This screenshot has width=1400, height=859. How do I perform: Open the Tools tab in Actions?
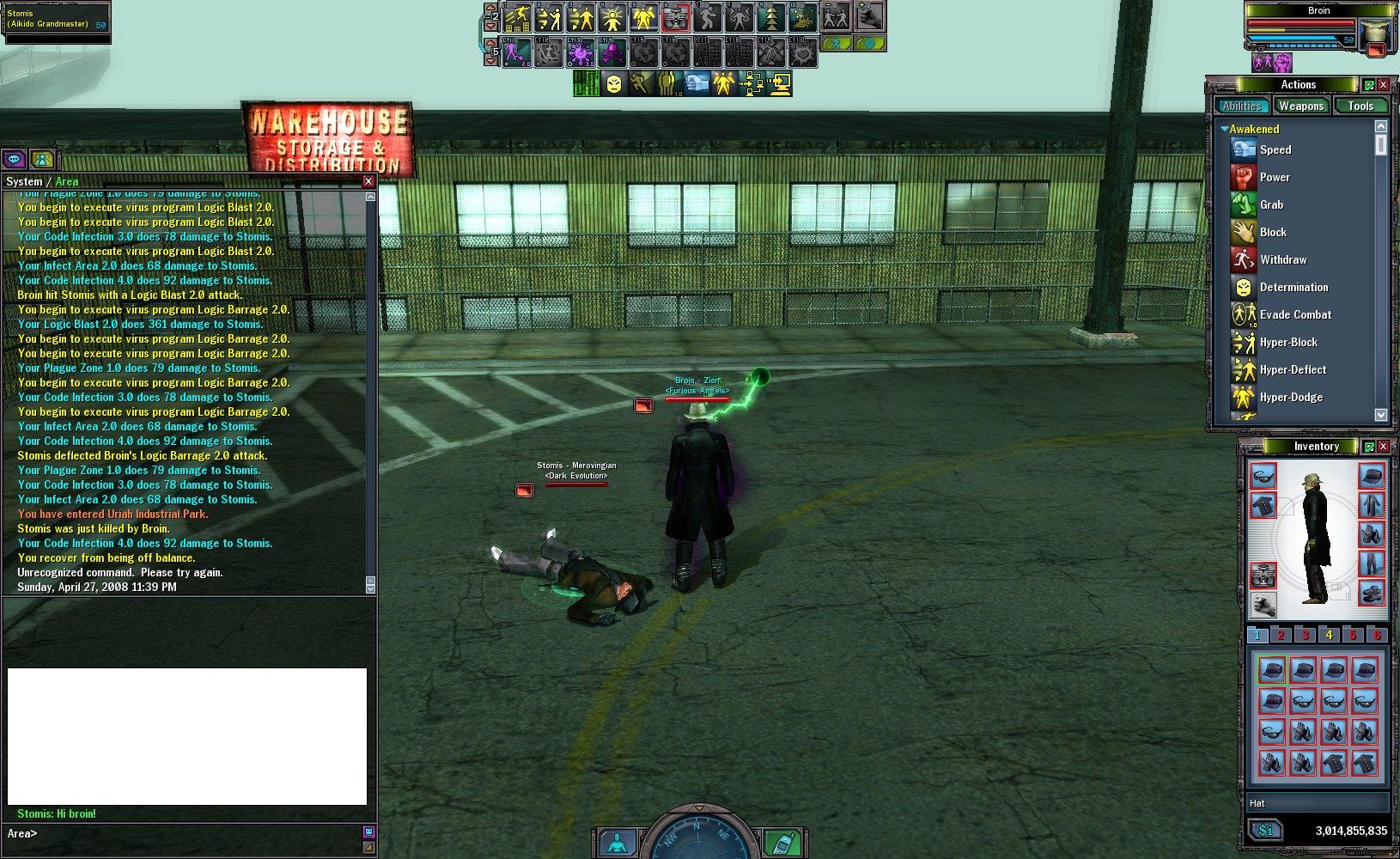(x=1360, y=106)
